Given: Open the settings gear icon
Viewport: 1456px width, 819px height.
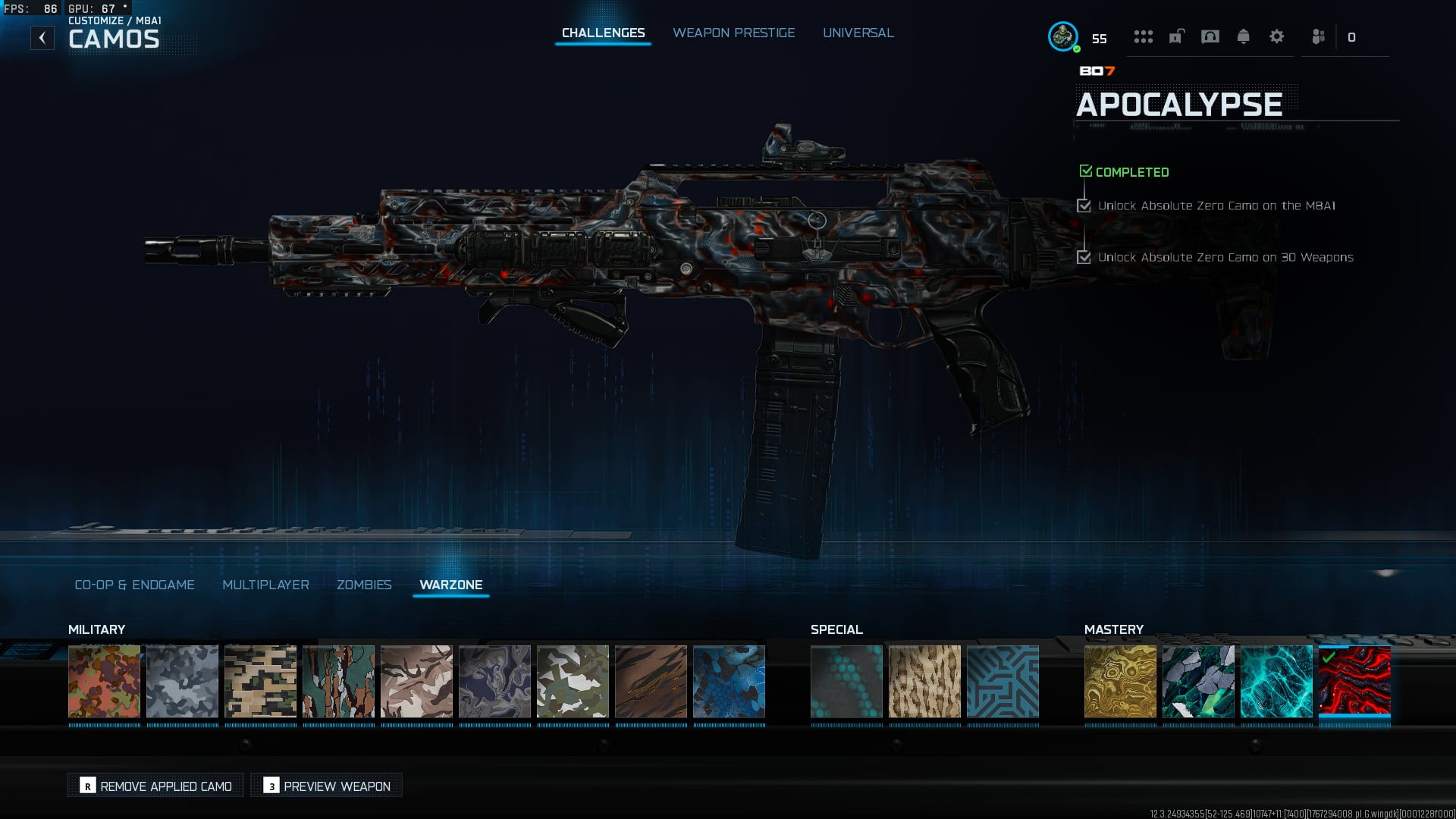Looking at the screenshot, I should (x=1276, y=36).
